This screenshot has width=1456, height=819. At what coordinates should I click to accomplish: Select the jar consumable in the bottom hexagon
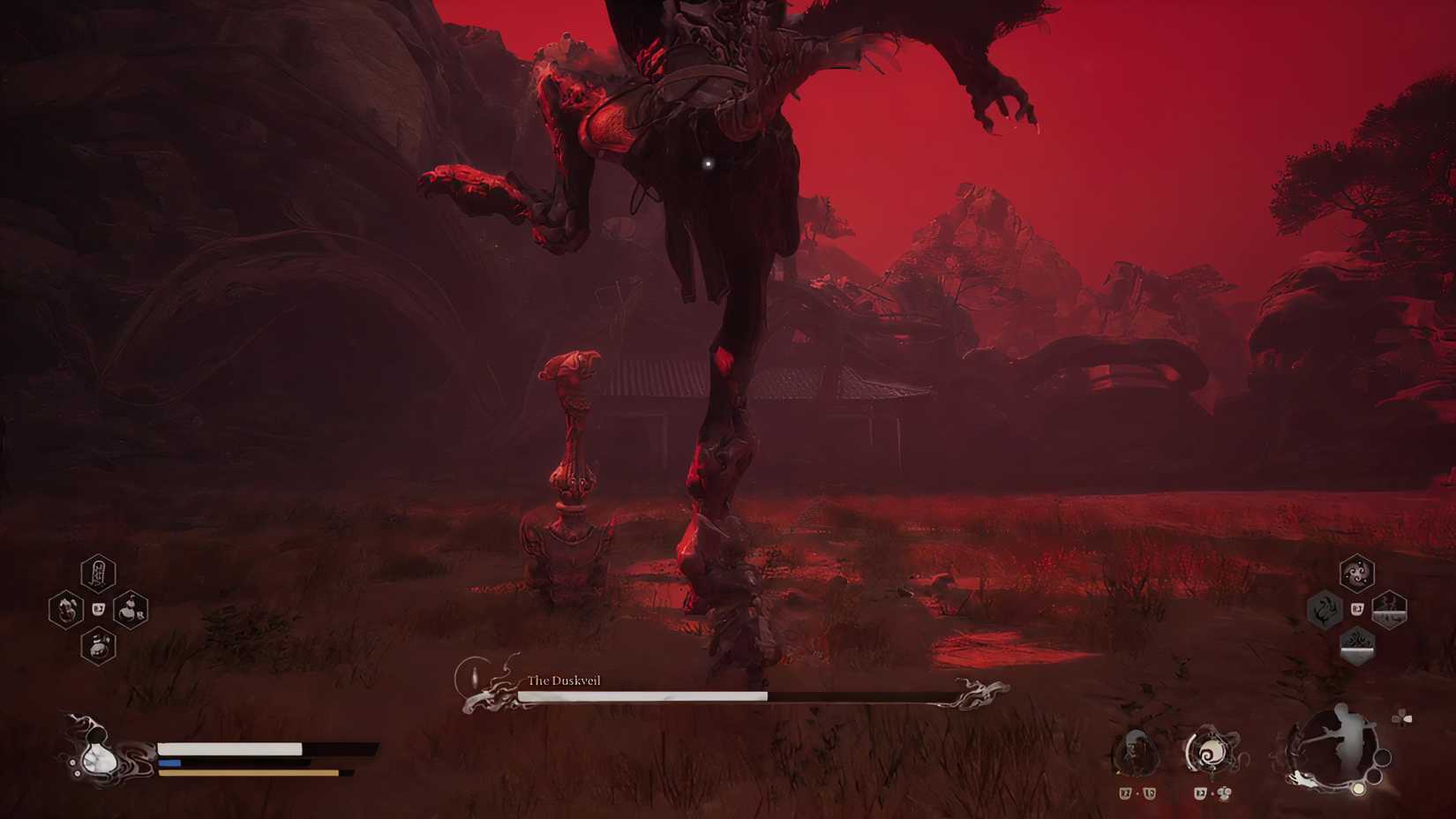(97, 647)
